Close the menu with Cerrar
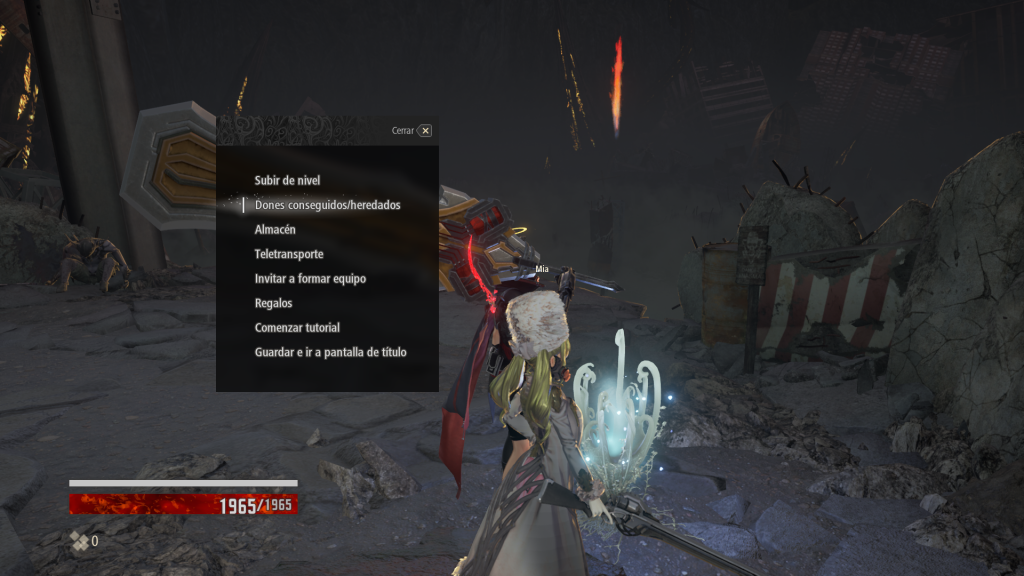 coord(424,130)
